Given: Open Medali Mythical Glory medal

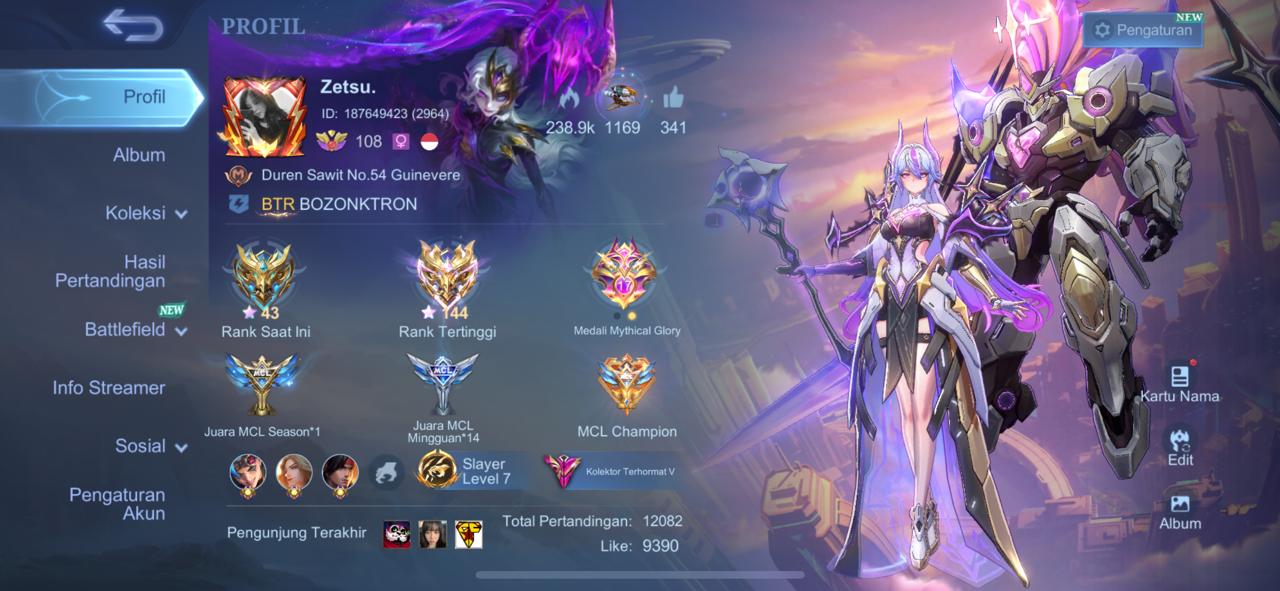Looking at the screenshot, I should pyautogui.click(x=625, y=277).
